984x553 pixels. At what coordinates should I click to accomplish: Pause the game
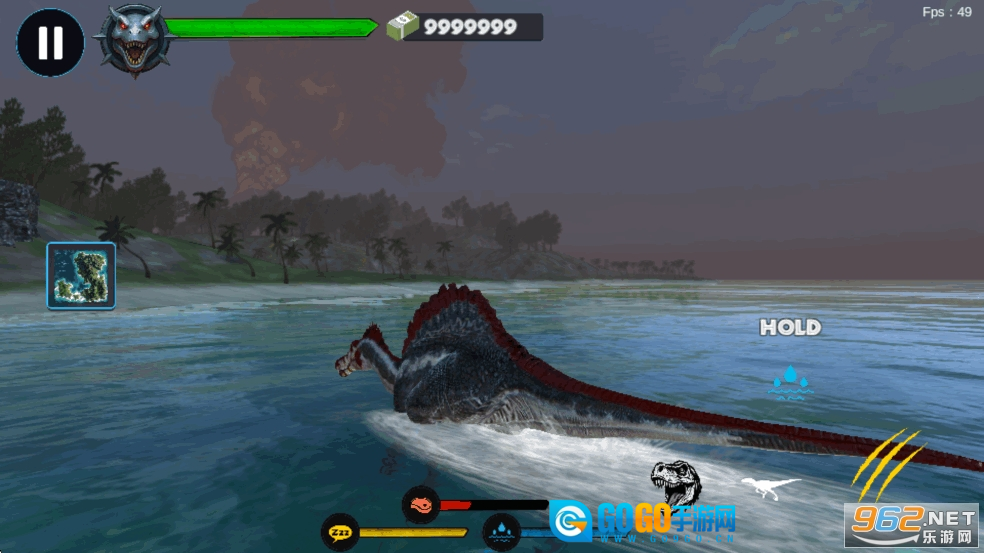point(50,43)
